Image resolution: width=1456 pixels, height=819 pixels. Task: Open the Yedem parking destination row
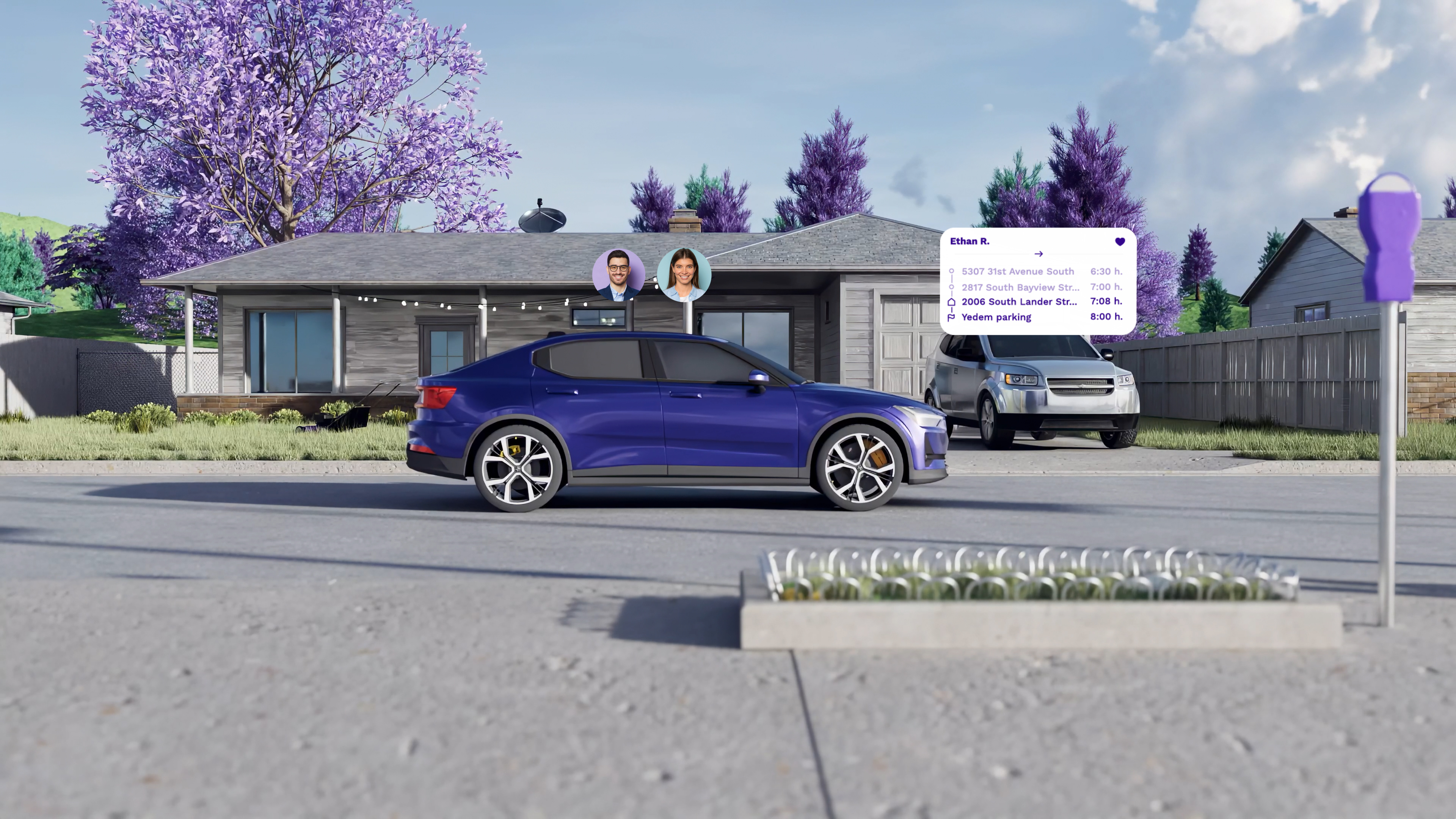(996, 317)
